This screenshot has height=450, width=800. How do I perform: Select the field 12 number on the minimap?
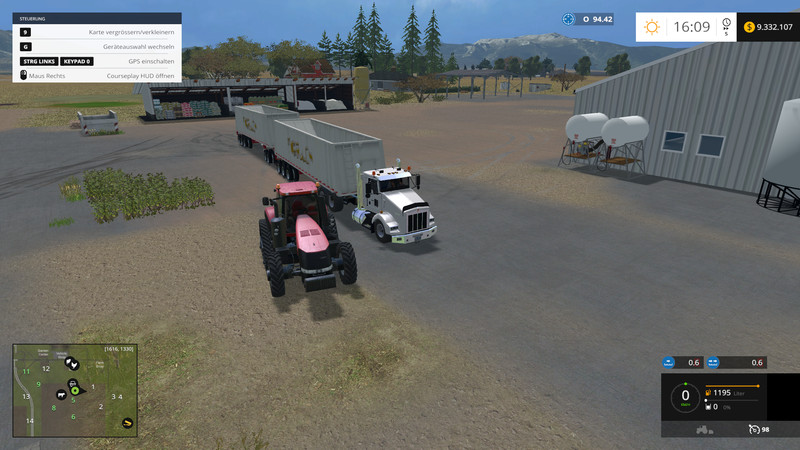[46, 368]
